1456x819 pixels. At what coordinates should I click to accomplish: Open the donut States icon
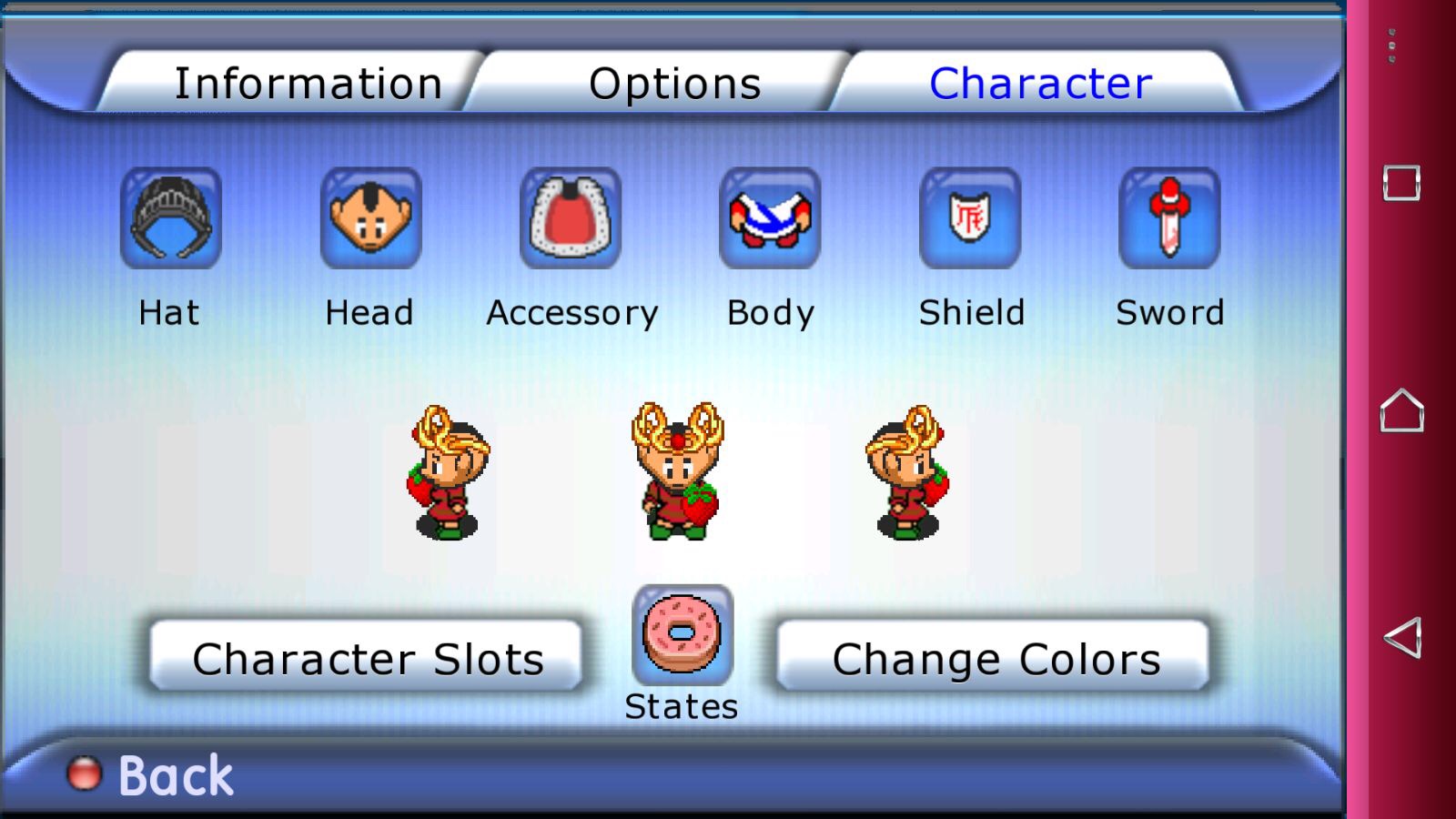pos(682,635)
